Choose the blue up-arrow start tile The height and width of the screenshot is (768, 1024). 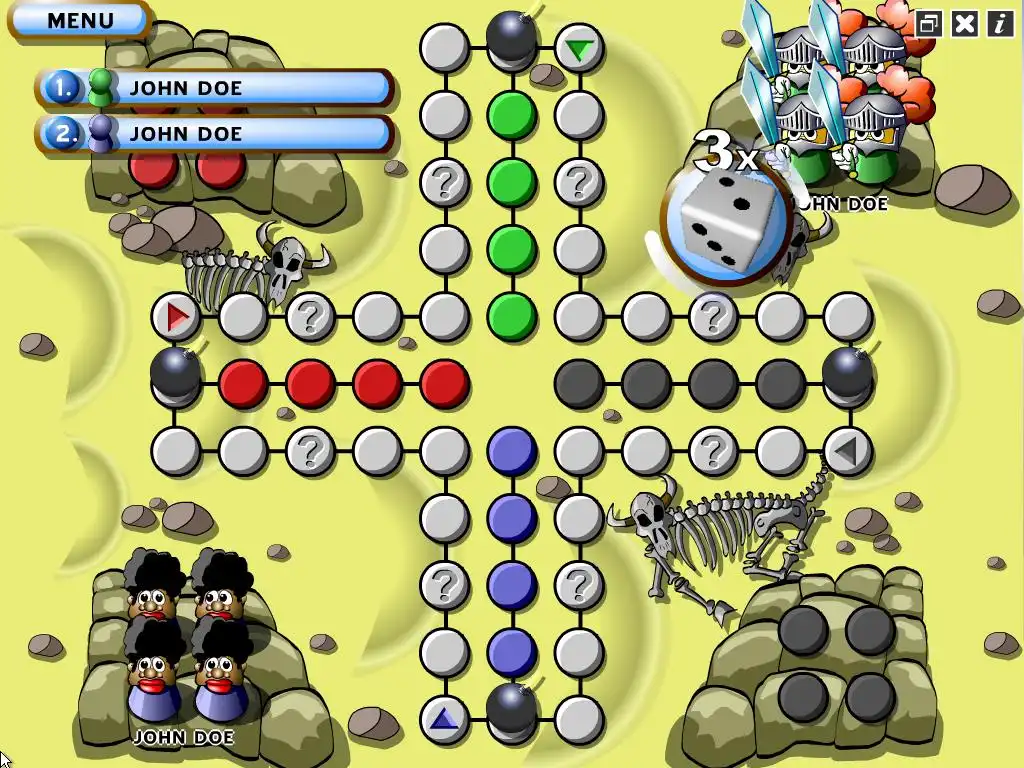(444, 717)
